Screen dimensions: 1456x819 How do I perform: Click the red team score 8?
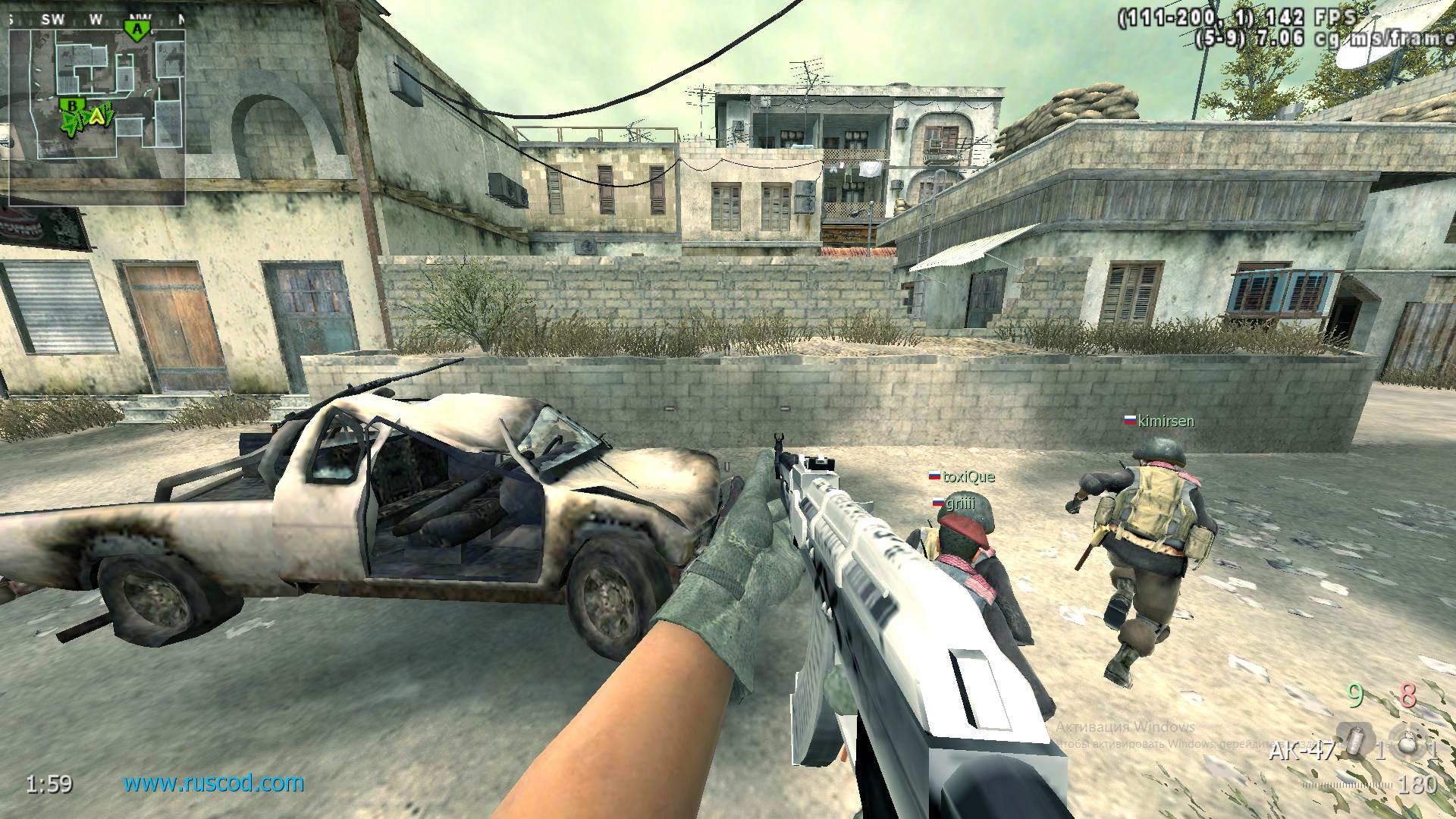[x=1408, y=695]
